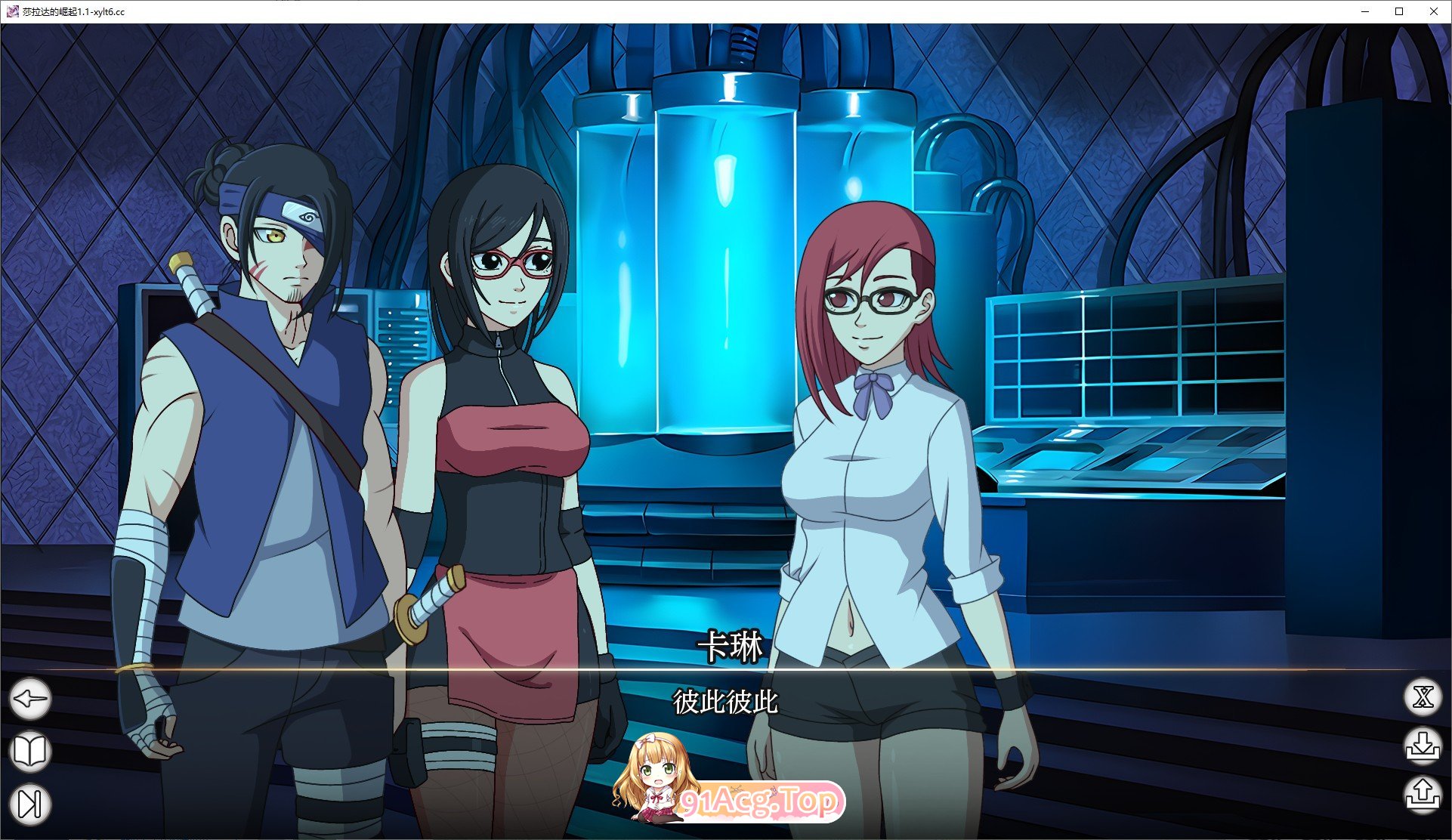This screenshot has height=840, width=1452.
Task: Open the load menu via the up-arrow tray icon
Action: click(1423, 795)
